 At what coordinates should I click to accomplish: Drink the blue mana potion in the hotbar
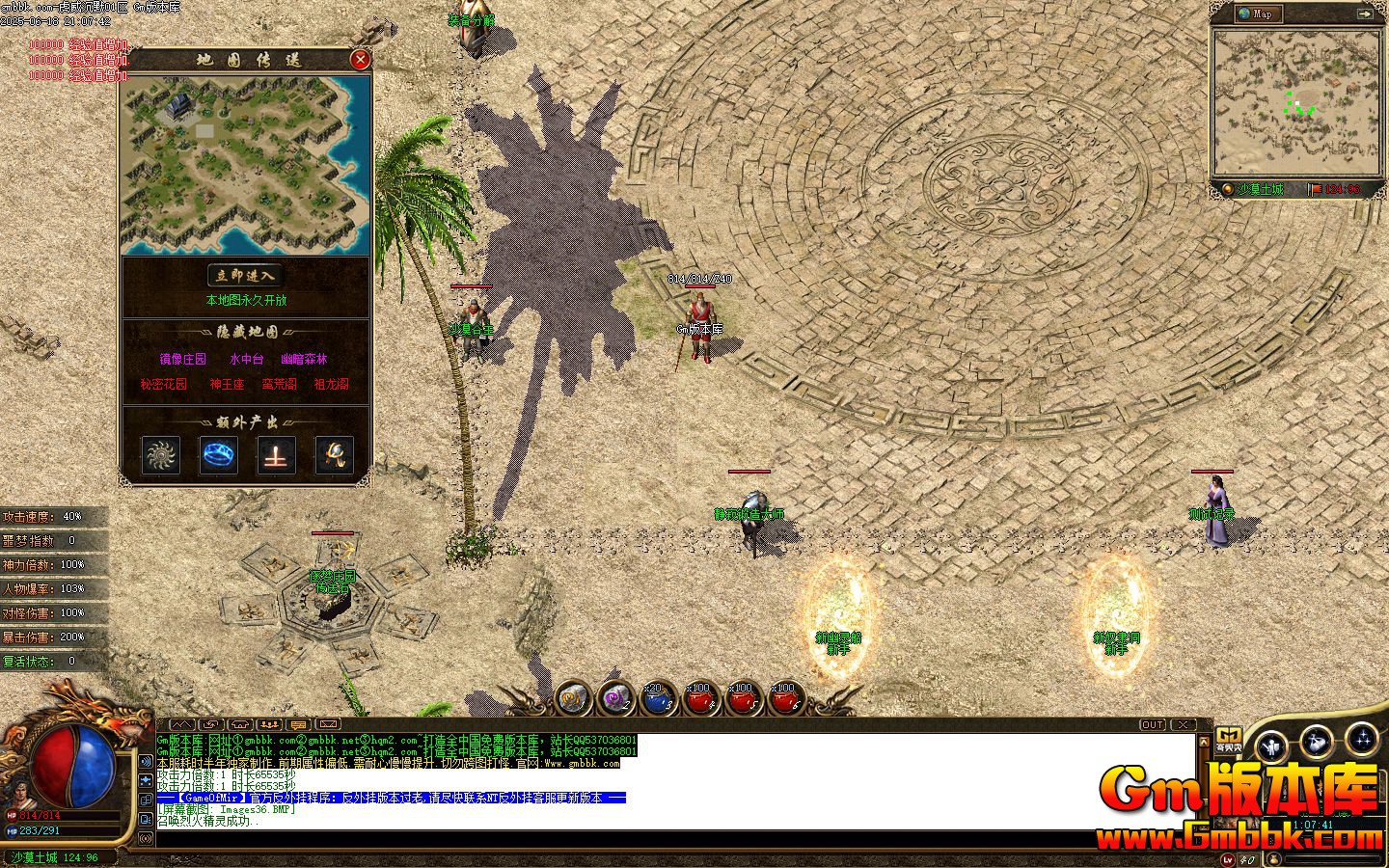[x=658, y=698]
